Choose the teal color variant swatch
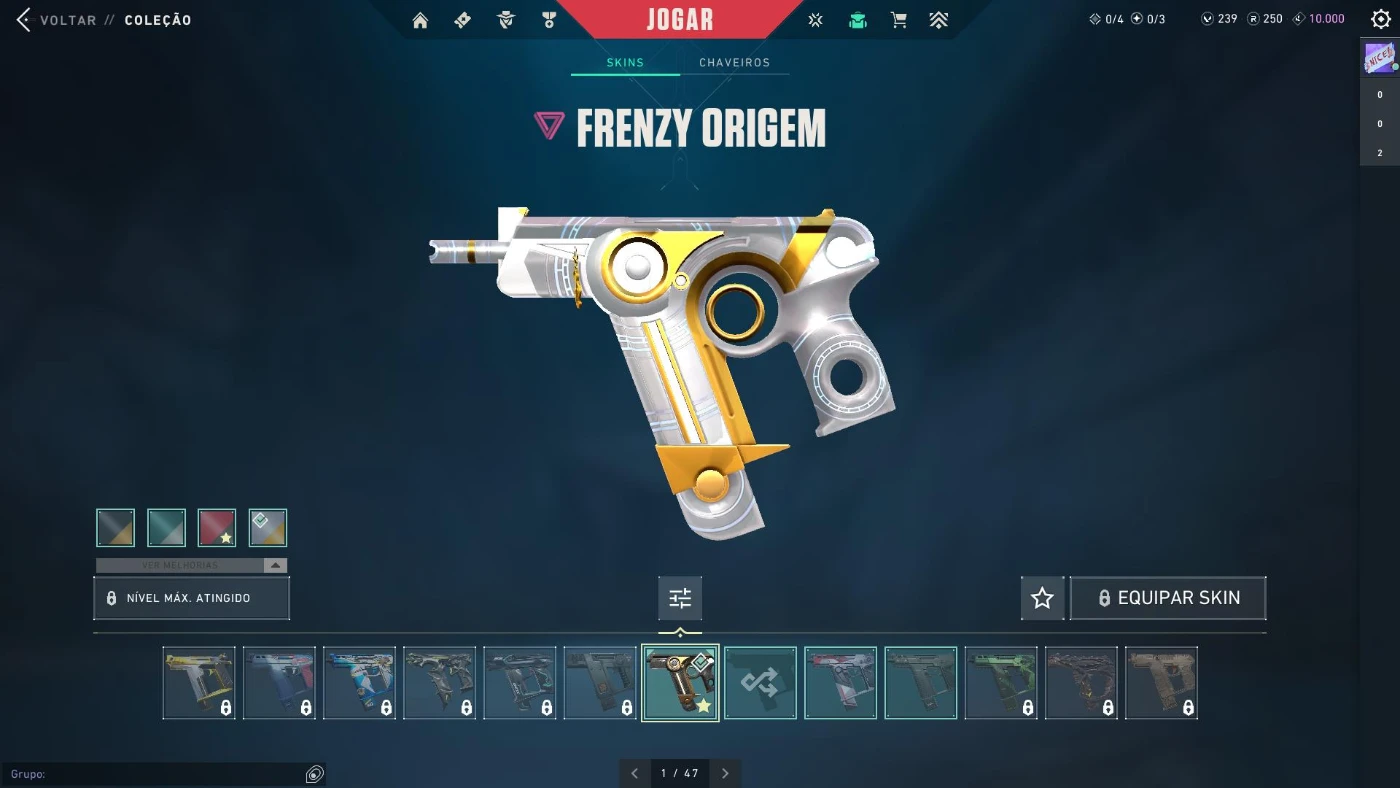The image size is (1400, 788). tap(166, 528)
